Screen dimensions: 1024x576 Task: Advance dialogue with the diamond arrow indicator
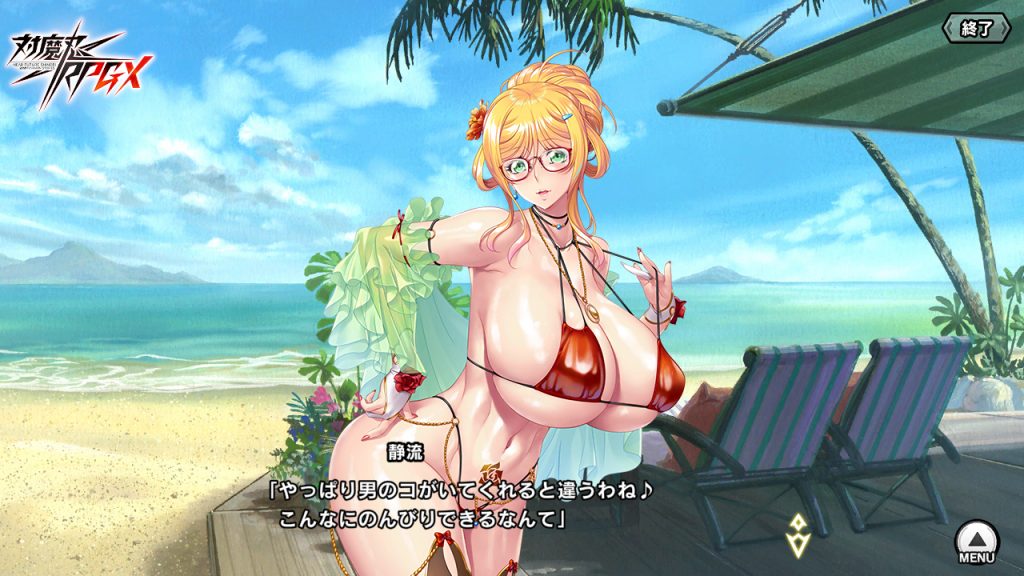[x=797, y=535]
